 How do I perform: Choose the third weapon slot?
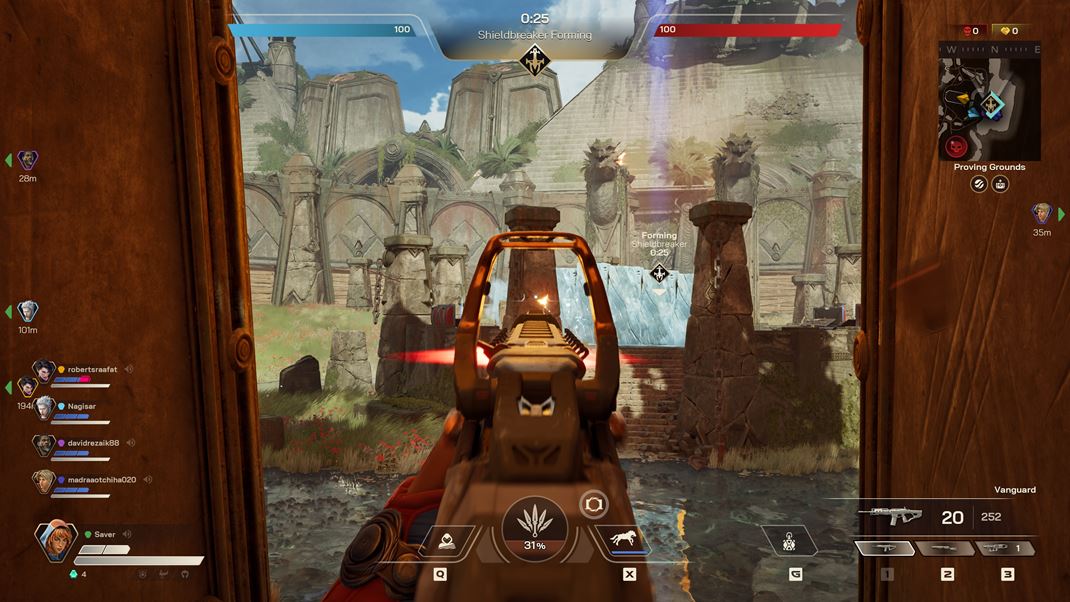1004,548
